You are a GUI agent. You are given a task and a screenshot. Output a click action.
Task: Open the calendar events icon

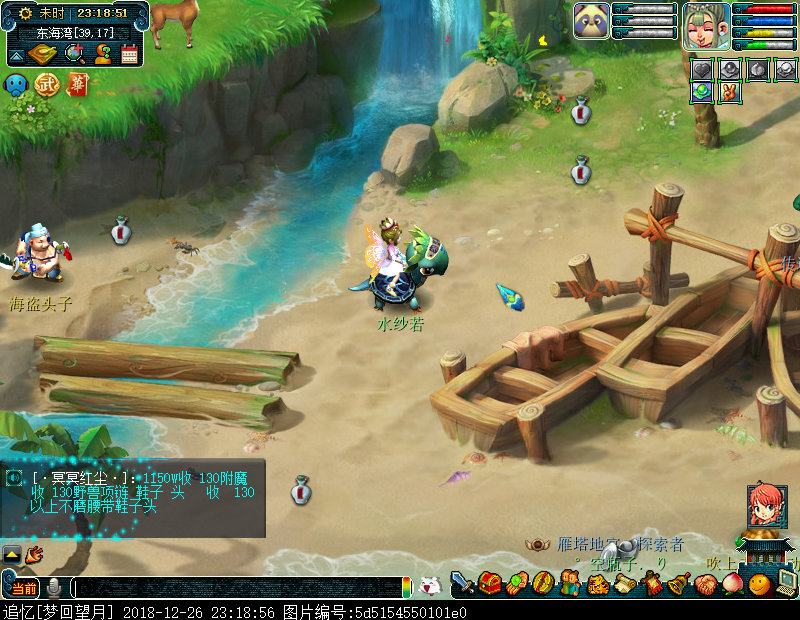click(129, 54)
